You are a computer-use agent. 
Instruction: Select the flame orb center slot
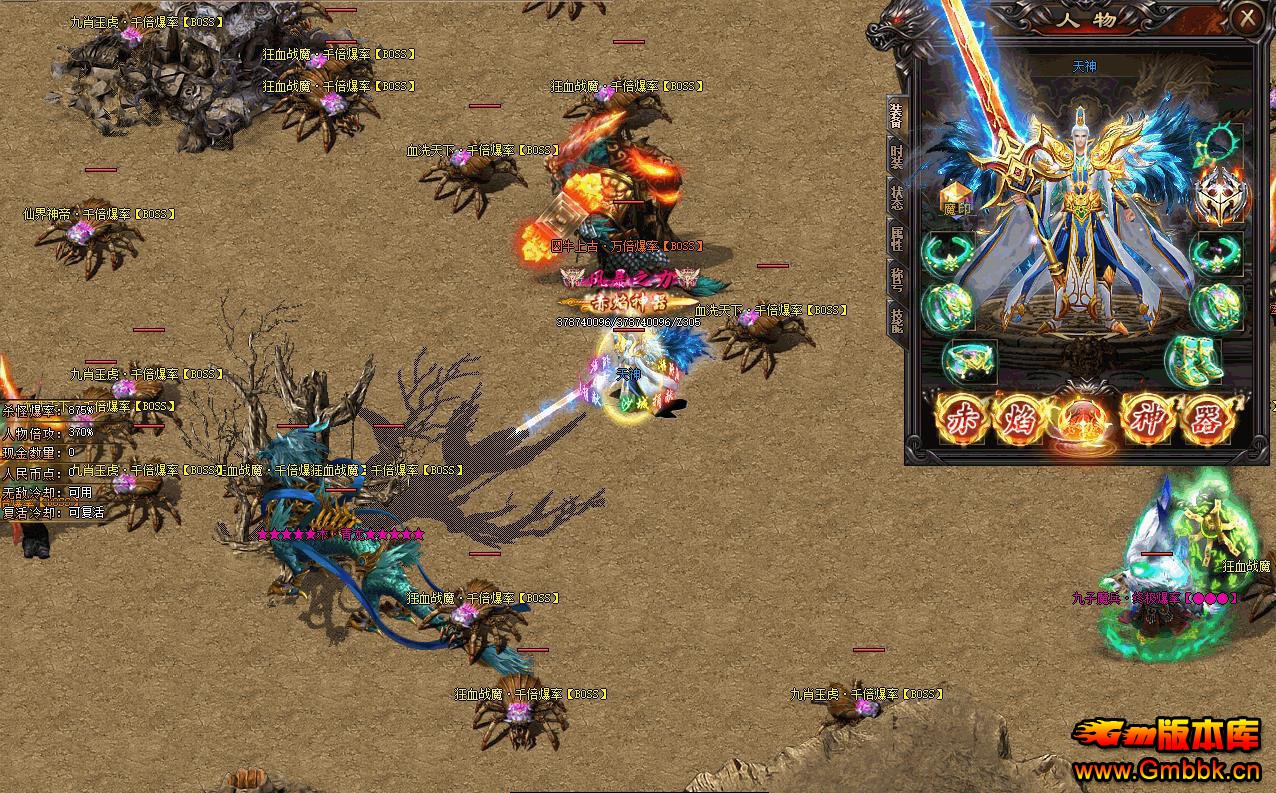(x=1083, y=420)
